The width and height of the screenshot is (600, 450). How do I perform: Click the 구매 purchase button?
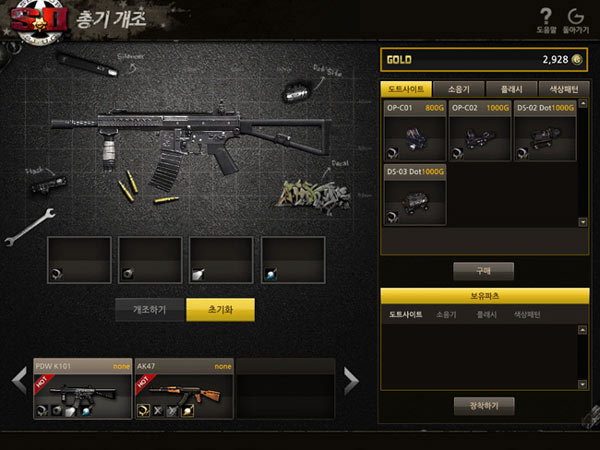pyautogui.click(x=484, y=270)
